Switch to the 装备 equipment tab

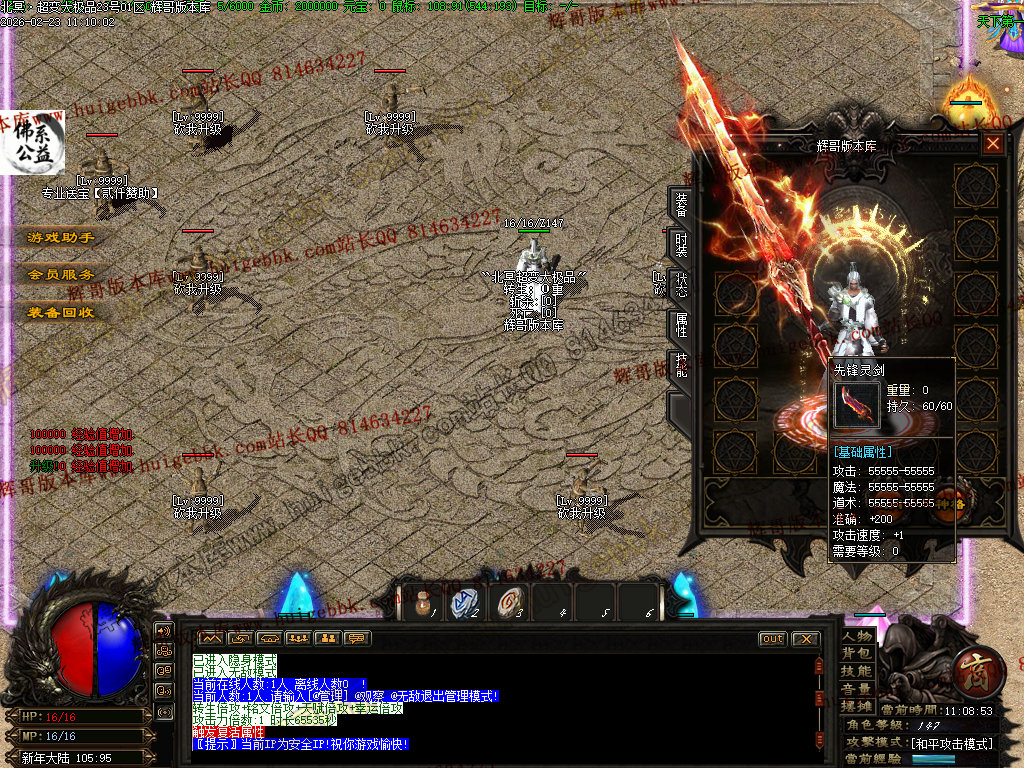681,205
